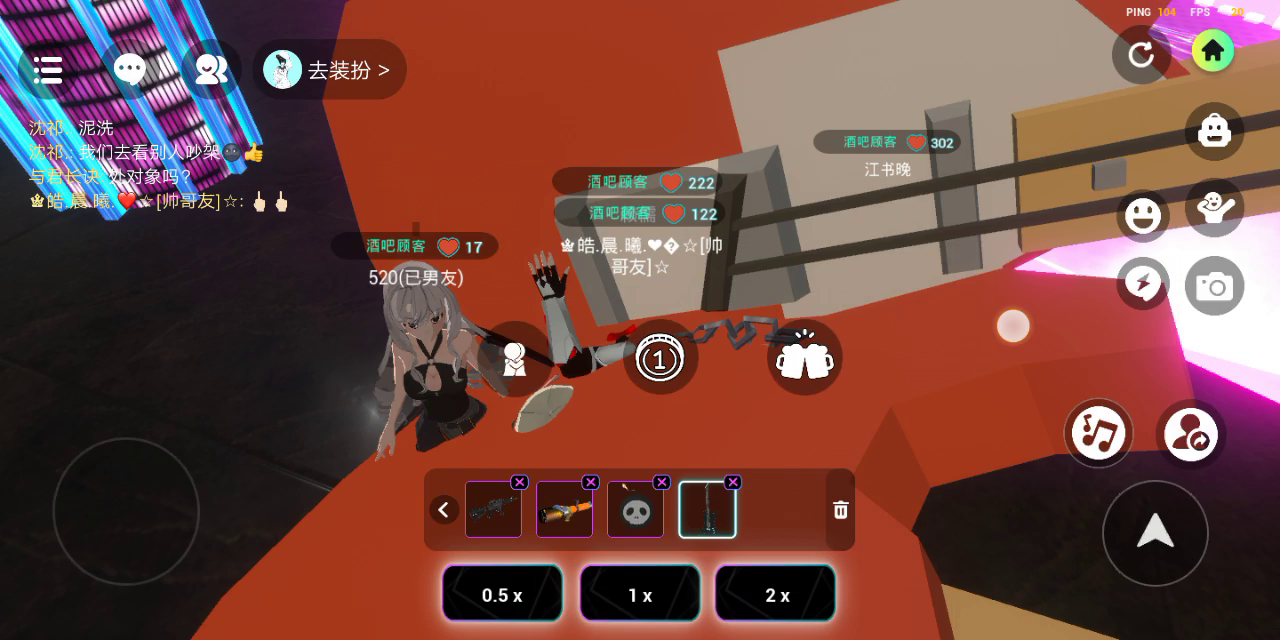Screen dimensions: 1280x640
Task: Tap the beer mugs cheers button
Action: coord(804,357)
